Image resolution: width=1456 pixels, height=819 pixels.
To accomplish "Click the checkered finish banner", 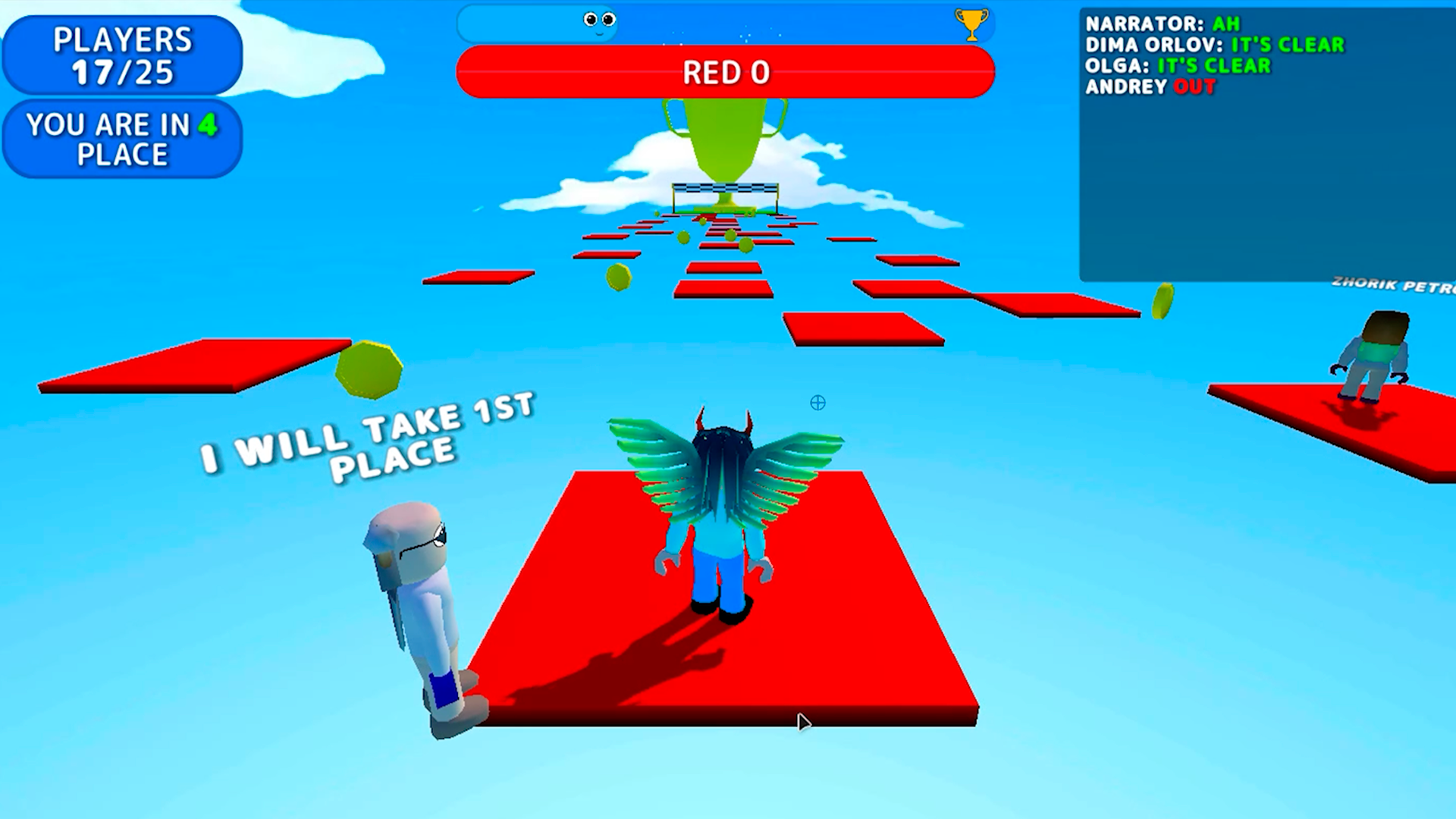I will coord(726,188).
